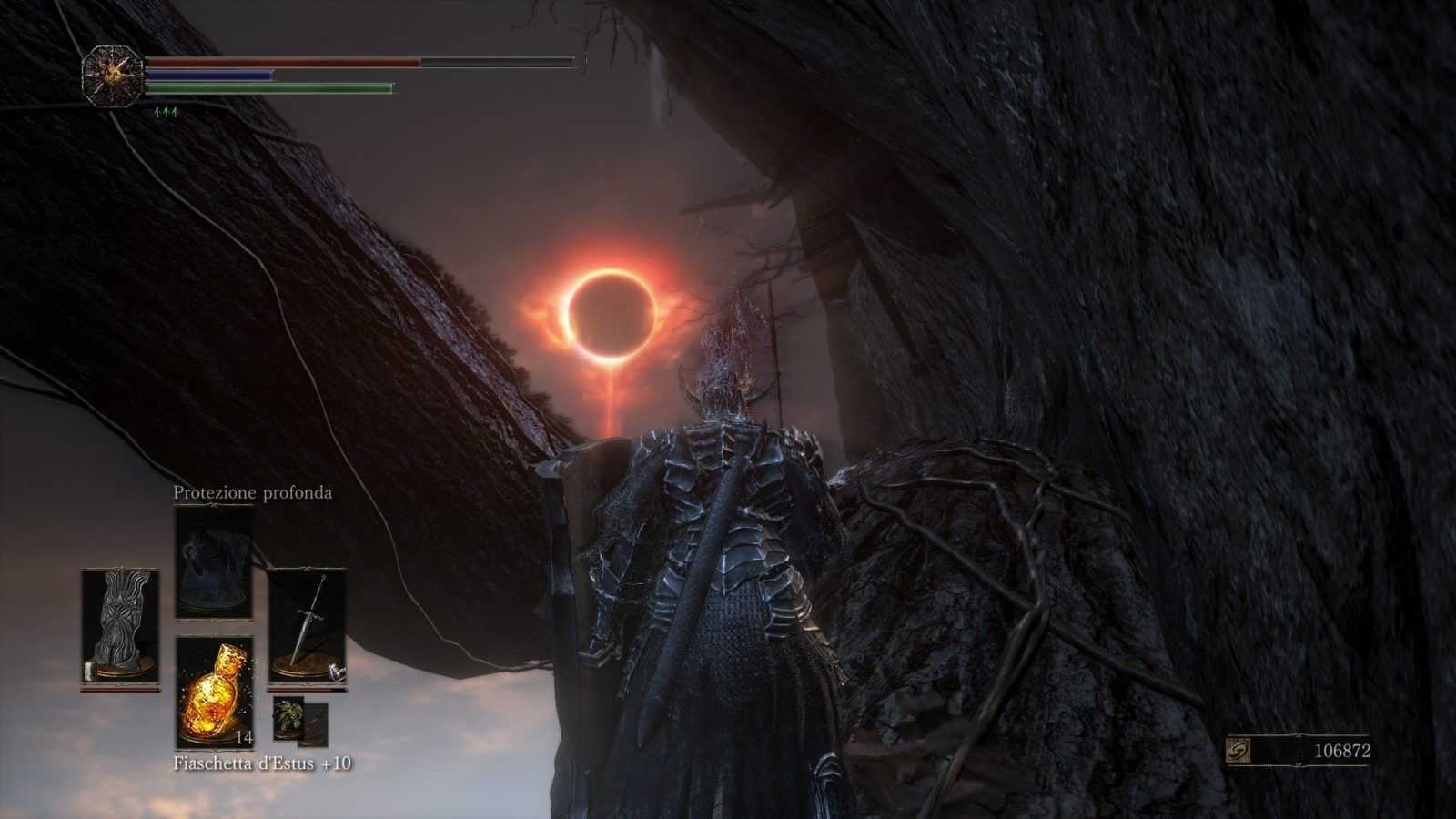The height and width of the screenshot is (819, 1456).
Task: Click the green arrows buff icon
Action: point(166,112)
